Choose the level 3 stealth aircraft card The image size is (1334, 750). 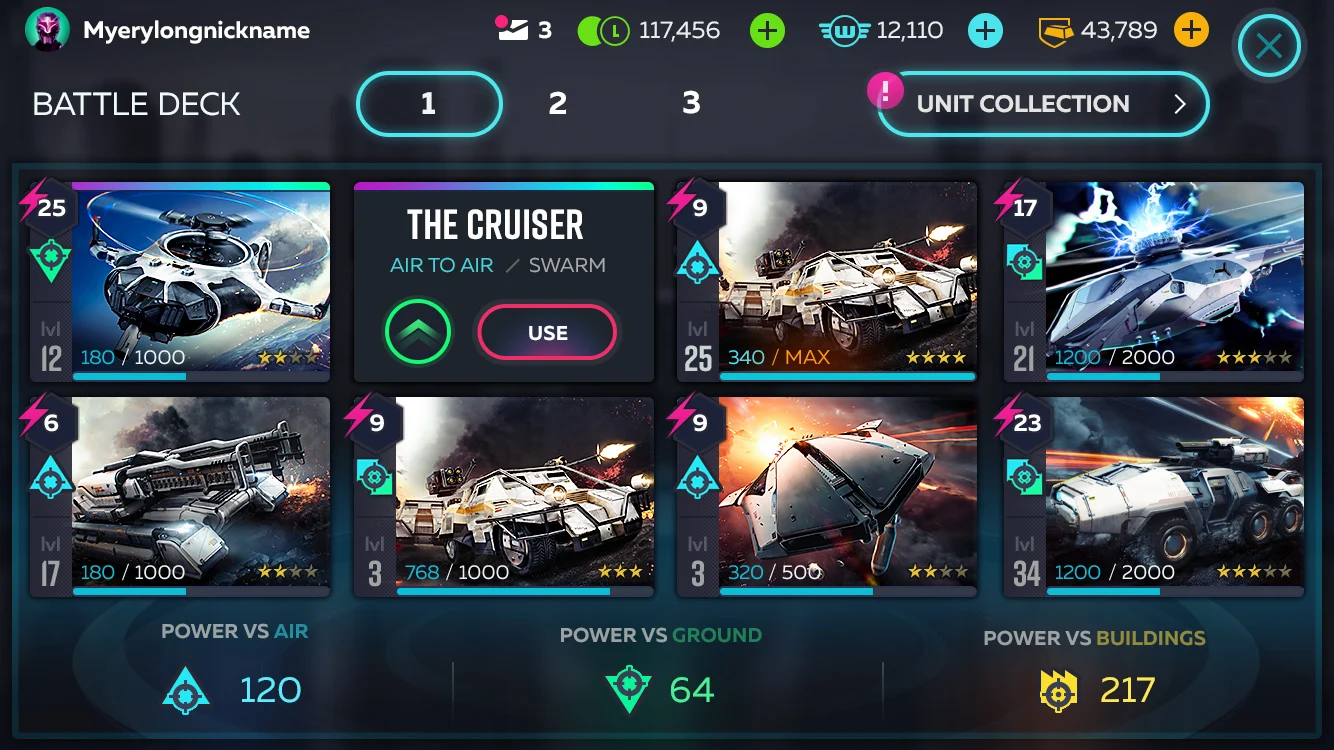click(x=846, y=495)
